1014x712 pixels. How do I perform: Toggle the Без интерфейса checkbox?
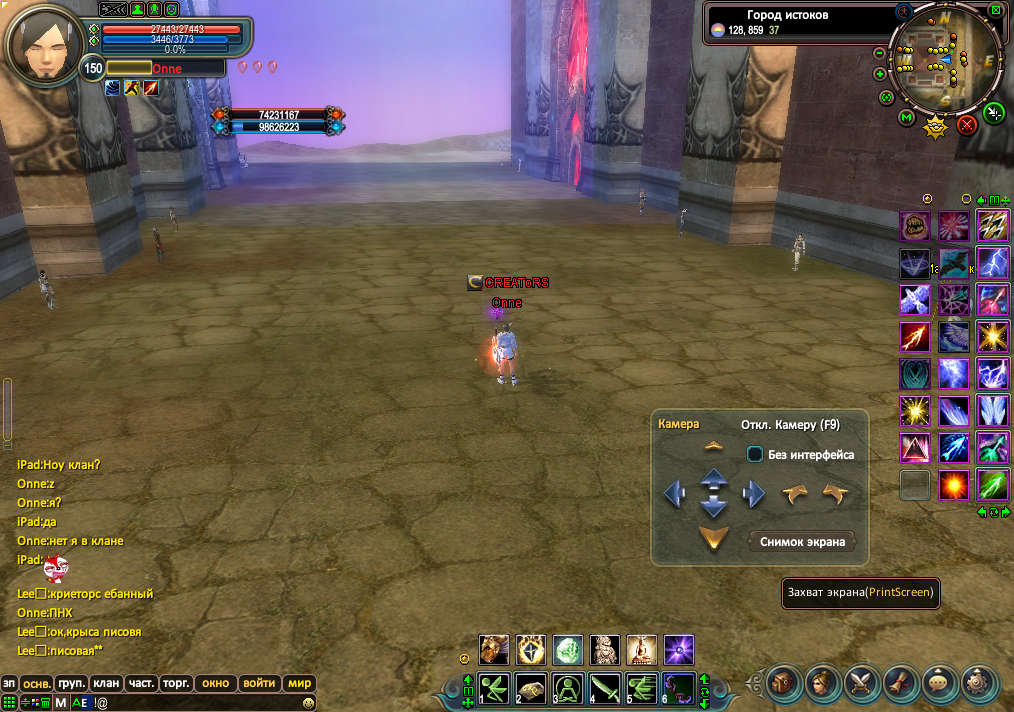point(755,454)
